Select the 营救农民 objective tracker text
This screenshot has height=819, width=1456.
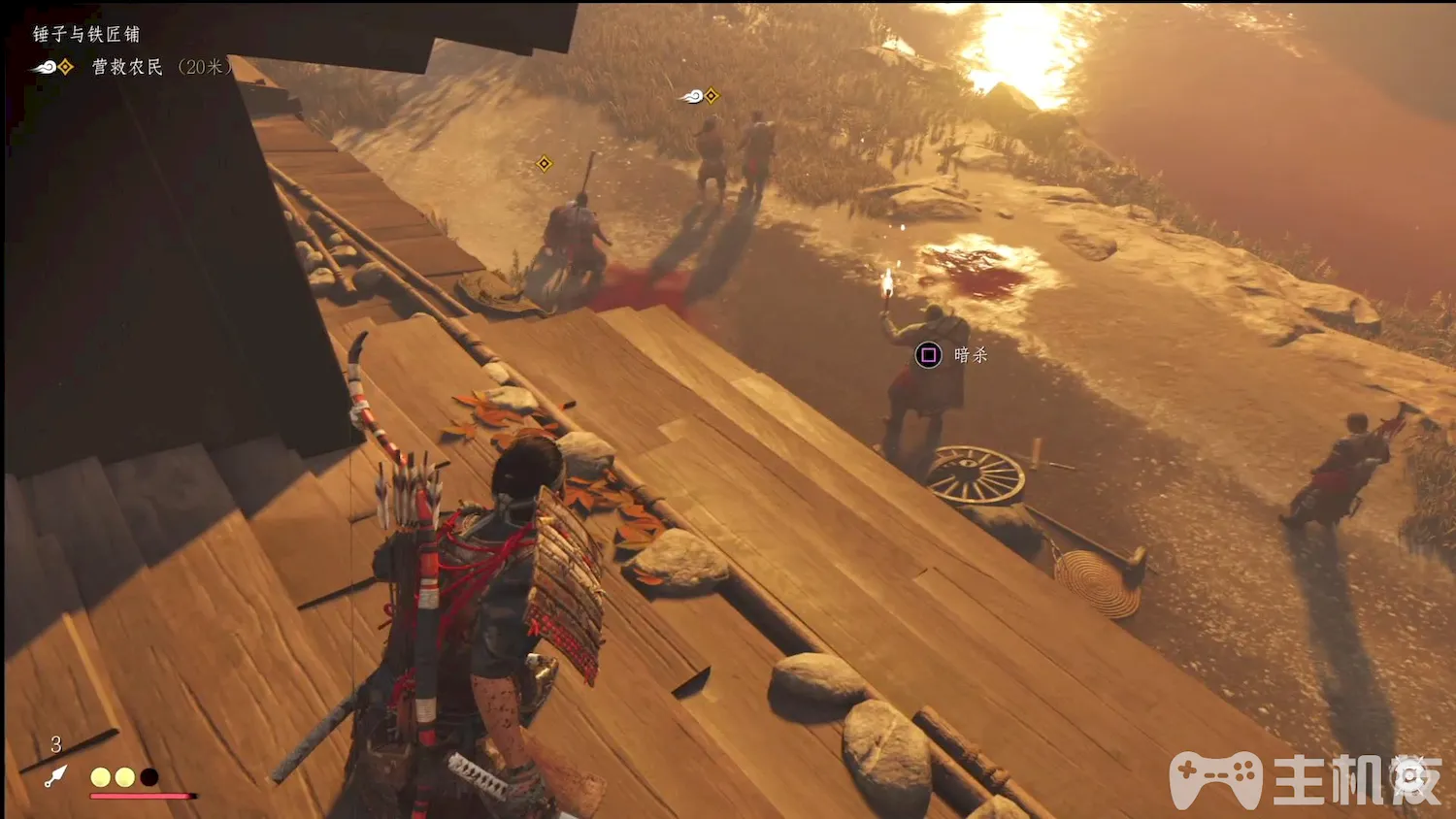pos(127,67)
